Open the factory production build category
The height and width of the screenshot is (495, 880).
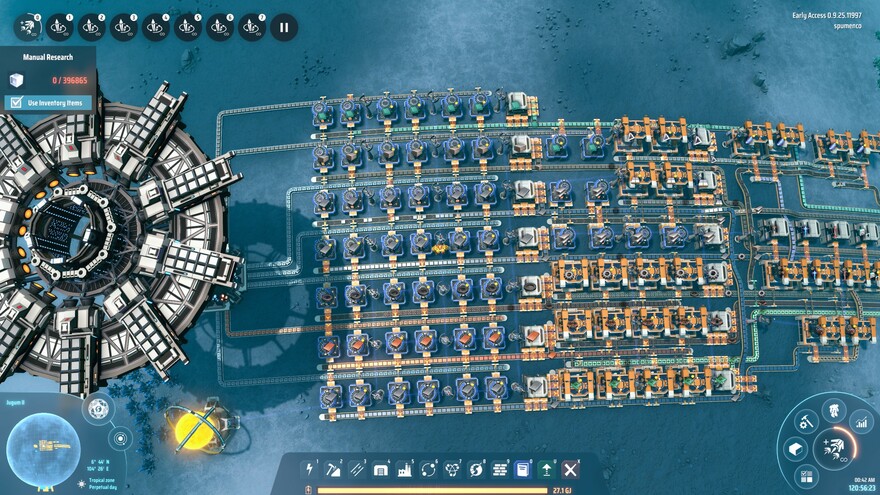click(405, 468)
